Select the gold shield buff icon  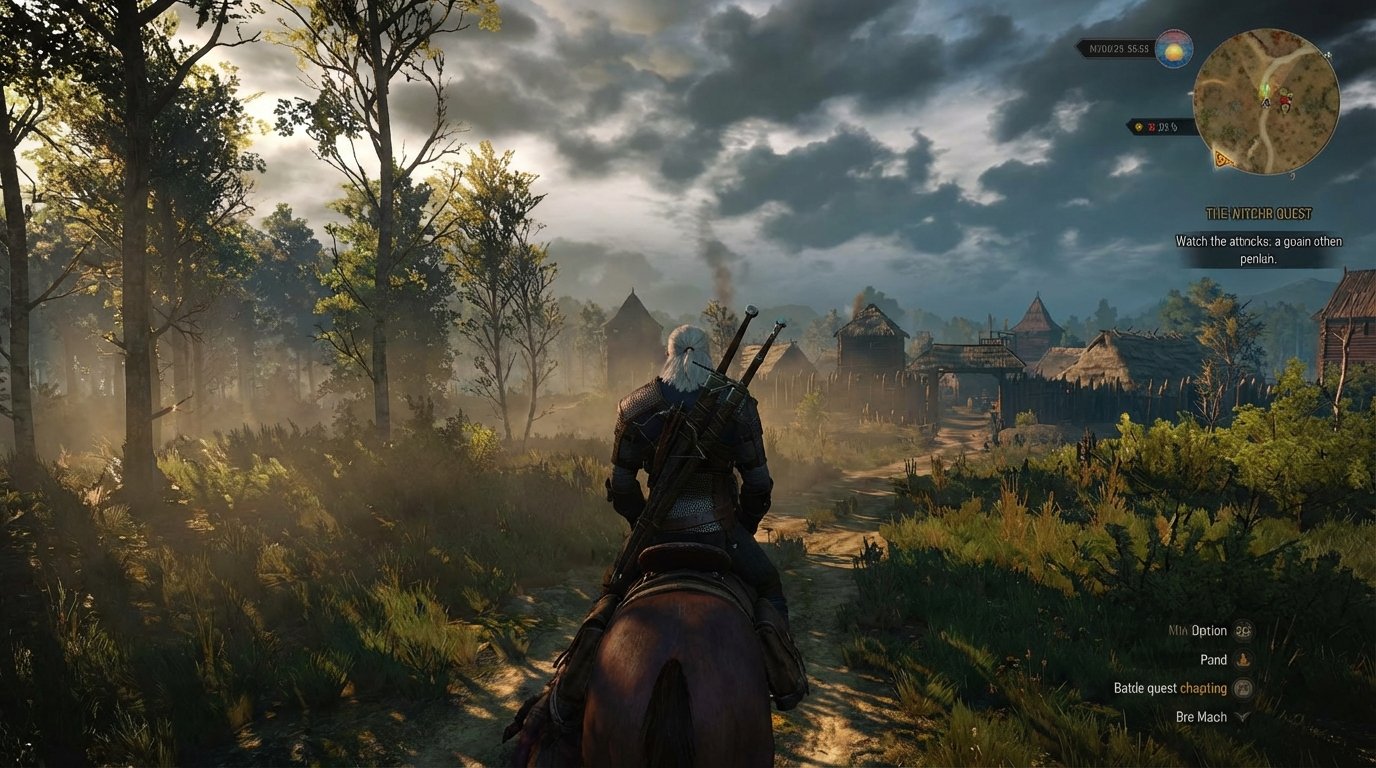pyautogui.click(x=1138, y=126)
